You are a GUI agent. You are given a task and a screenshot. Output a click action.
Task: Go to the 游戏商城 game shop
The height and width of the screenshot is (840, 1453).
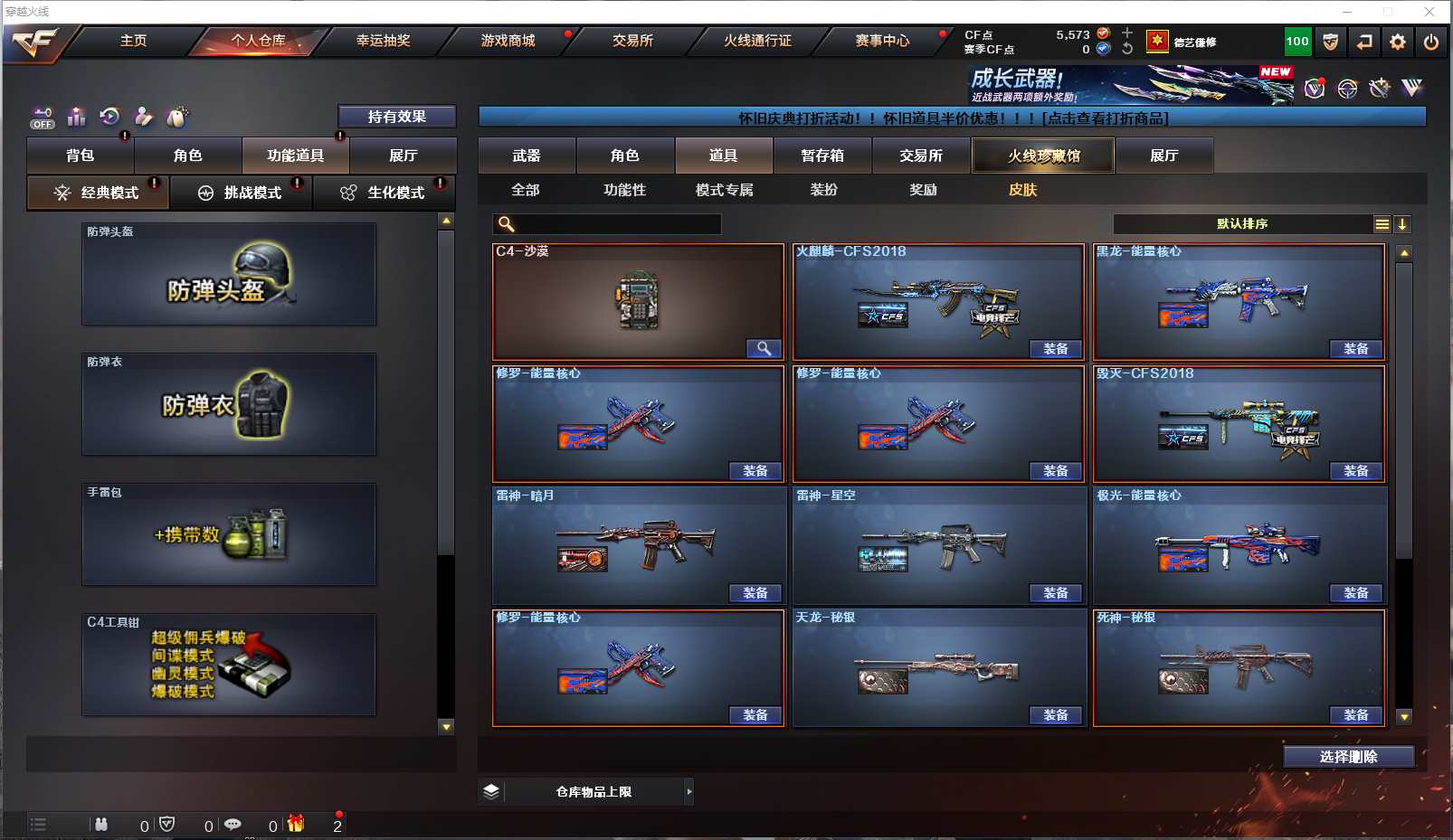click(x=508, y=41)
